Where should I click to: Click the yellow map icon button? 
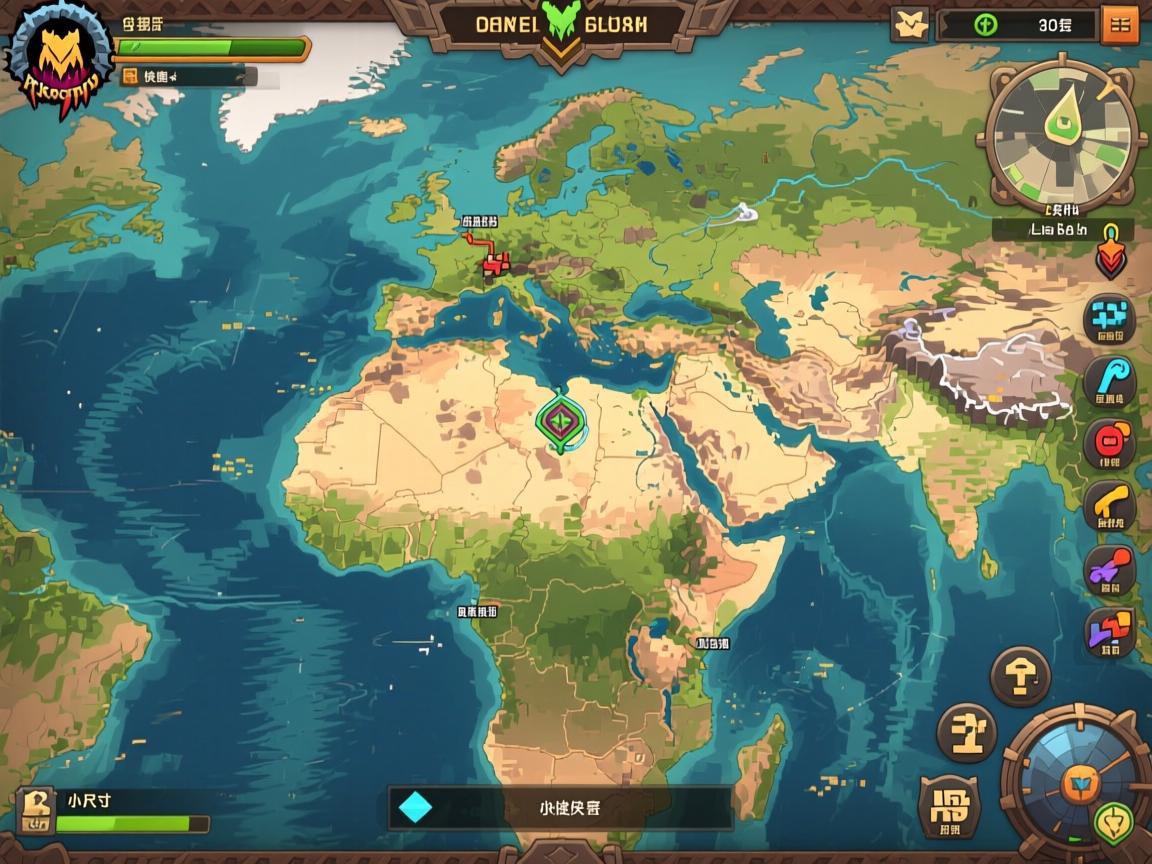point(909,25)
